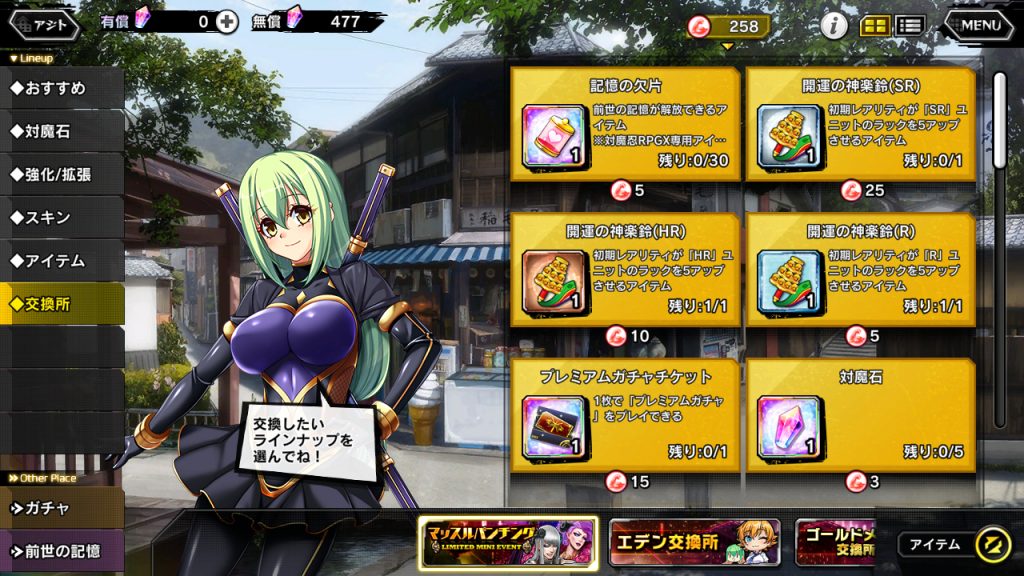
Task: Choose the 開運の神楽鈴(HR) exchange item
Action: [626, 269]
